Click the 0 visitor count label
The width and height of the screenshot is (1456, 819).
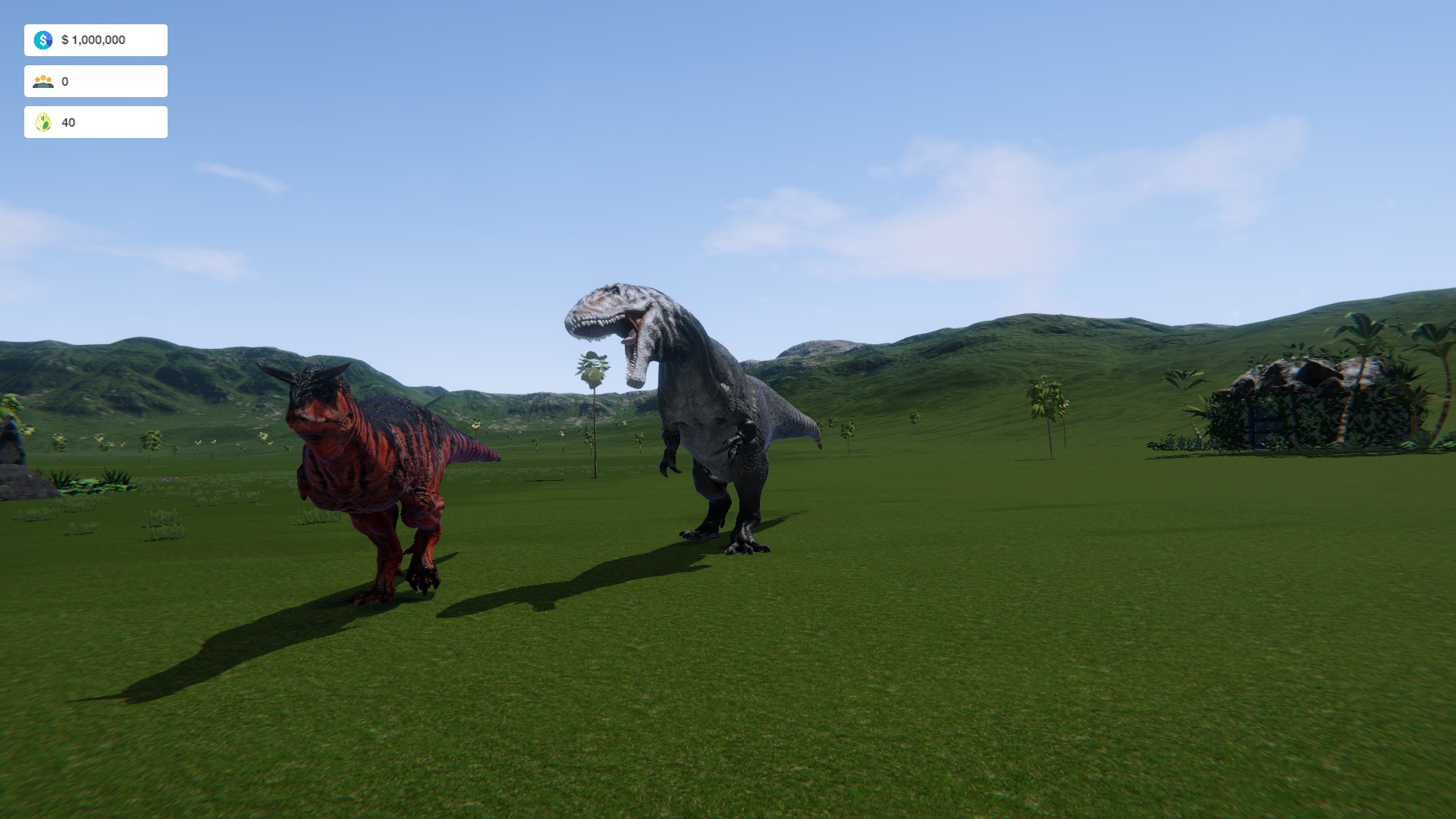pos(64,80)
